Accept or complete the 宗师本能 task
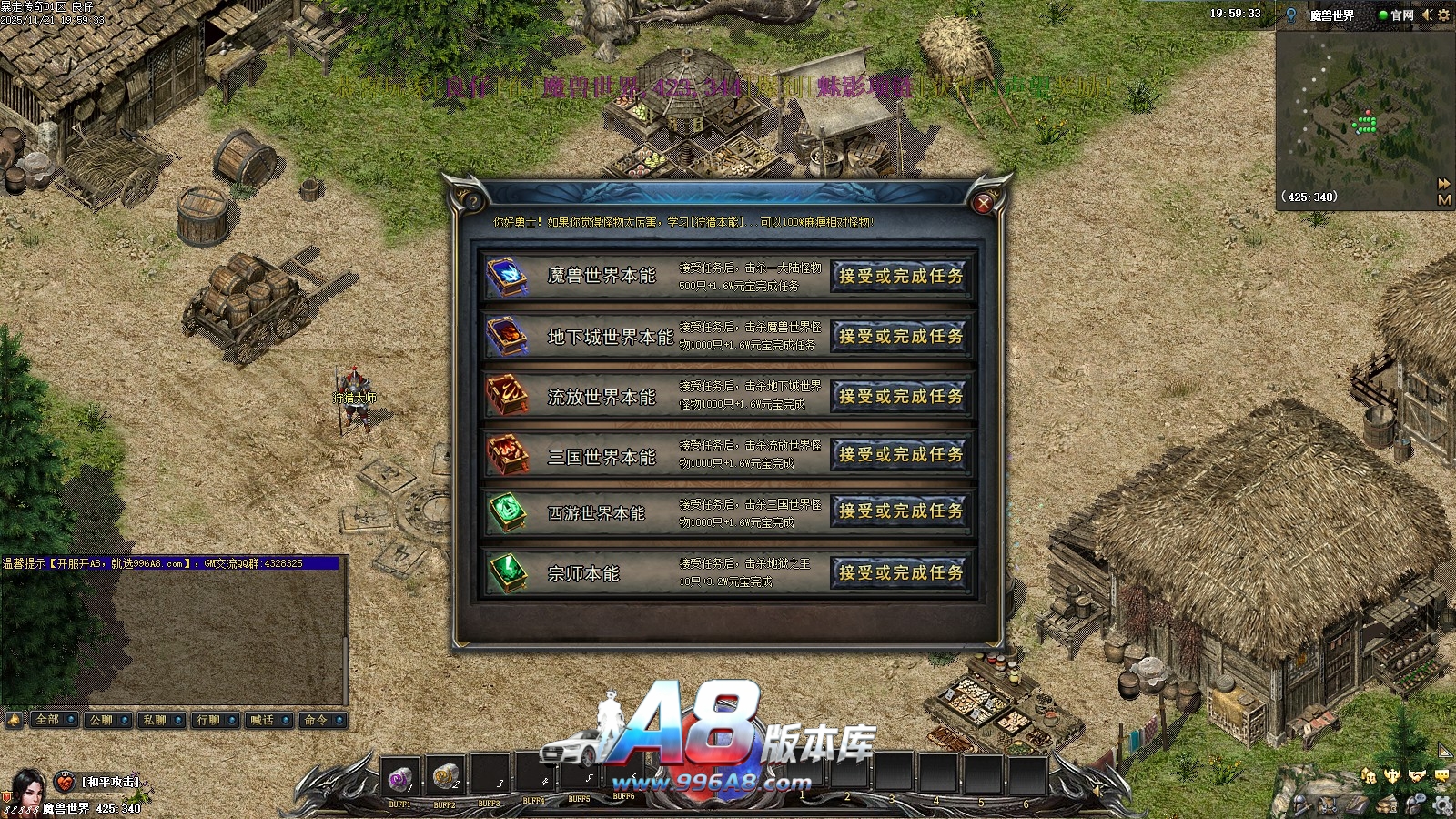Viewport: 1456px width, 819px height. (x=900, y=572)
